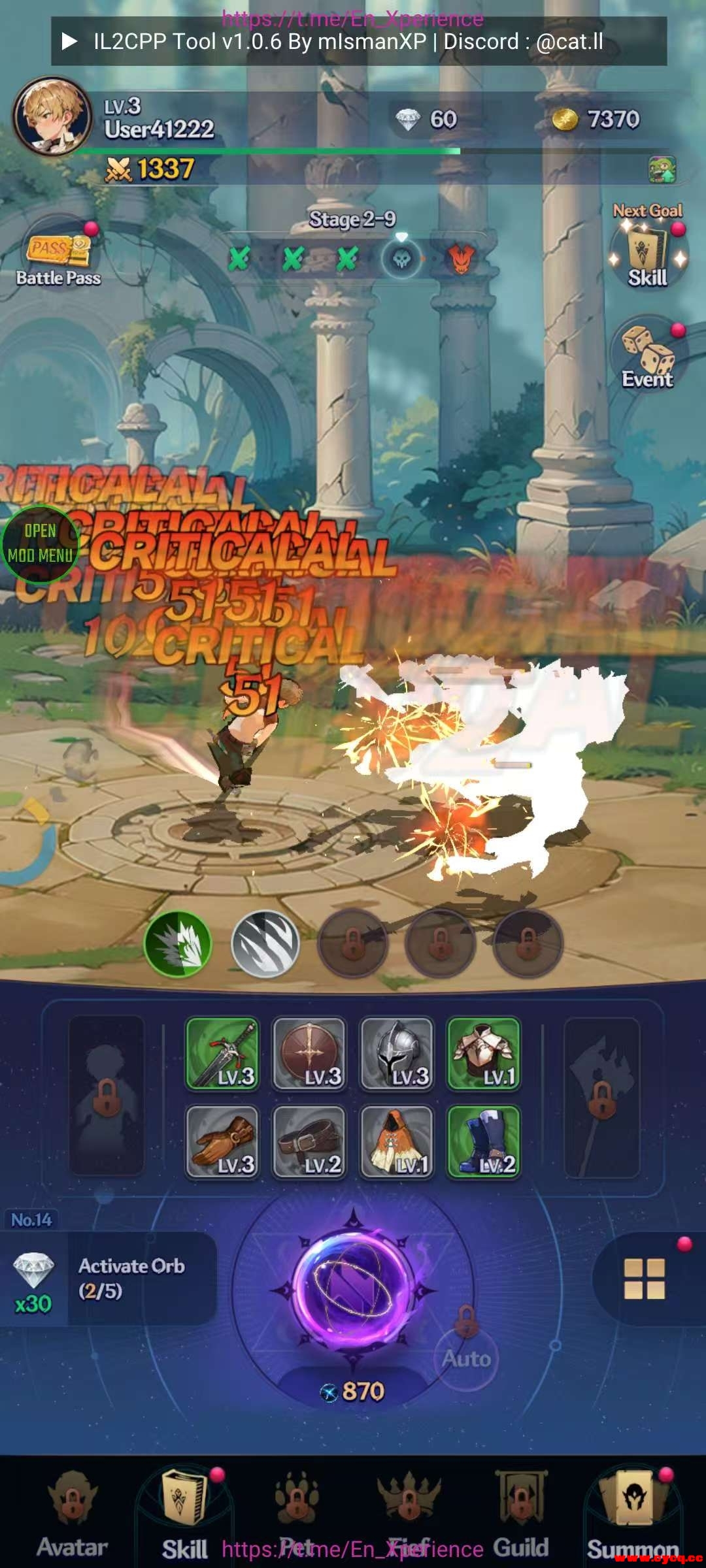This screenshot has width=706, height=1568.
Task: Open the four-square grid menu
Action: click(645, 1279)
